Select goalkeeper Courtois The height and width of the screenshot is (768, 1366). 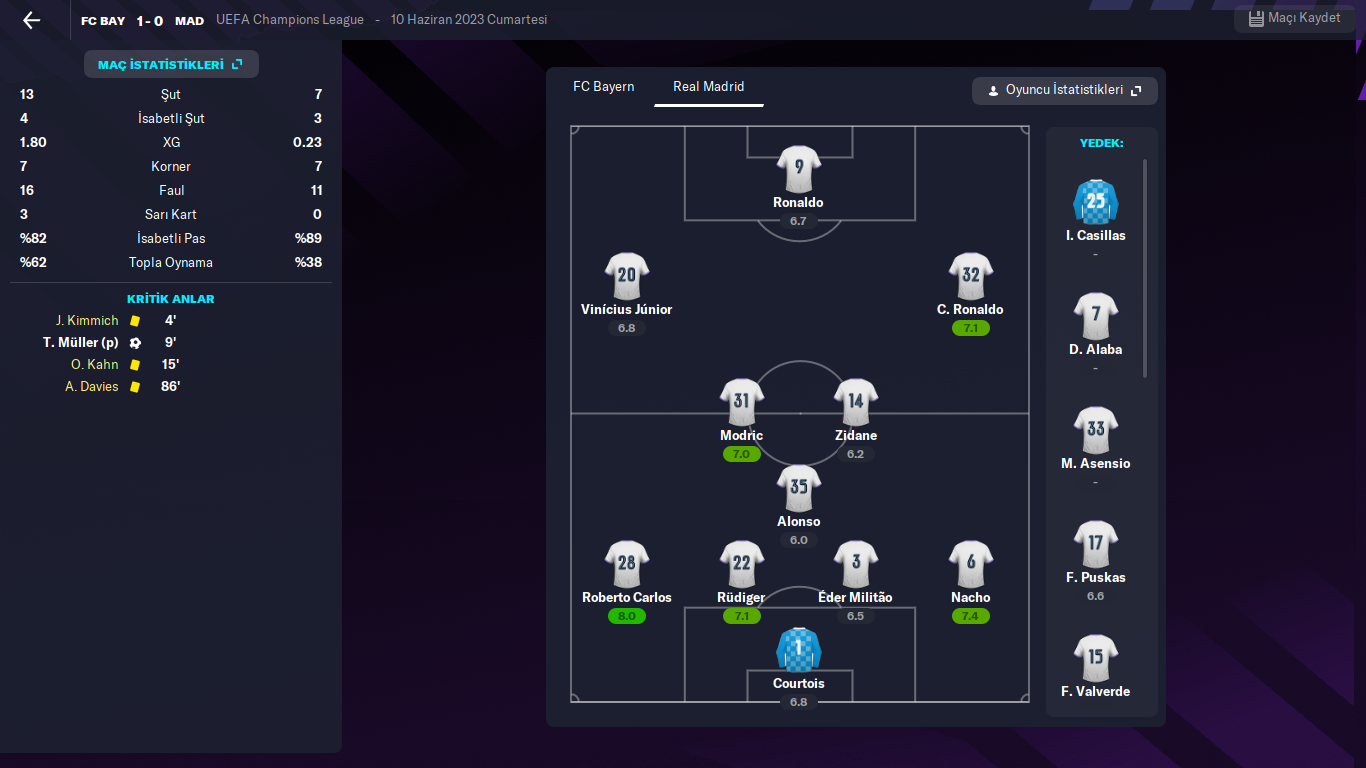[798, 651]
